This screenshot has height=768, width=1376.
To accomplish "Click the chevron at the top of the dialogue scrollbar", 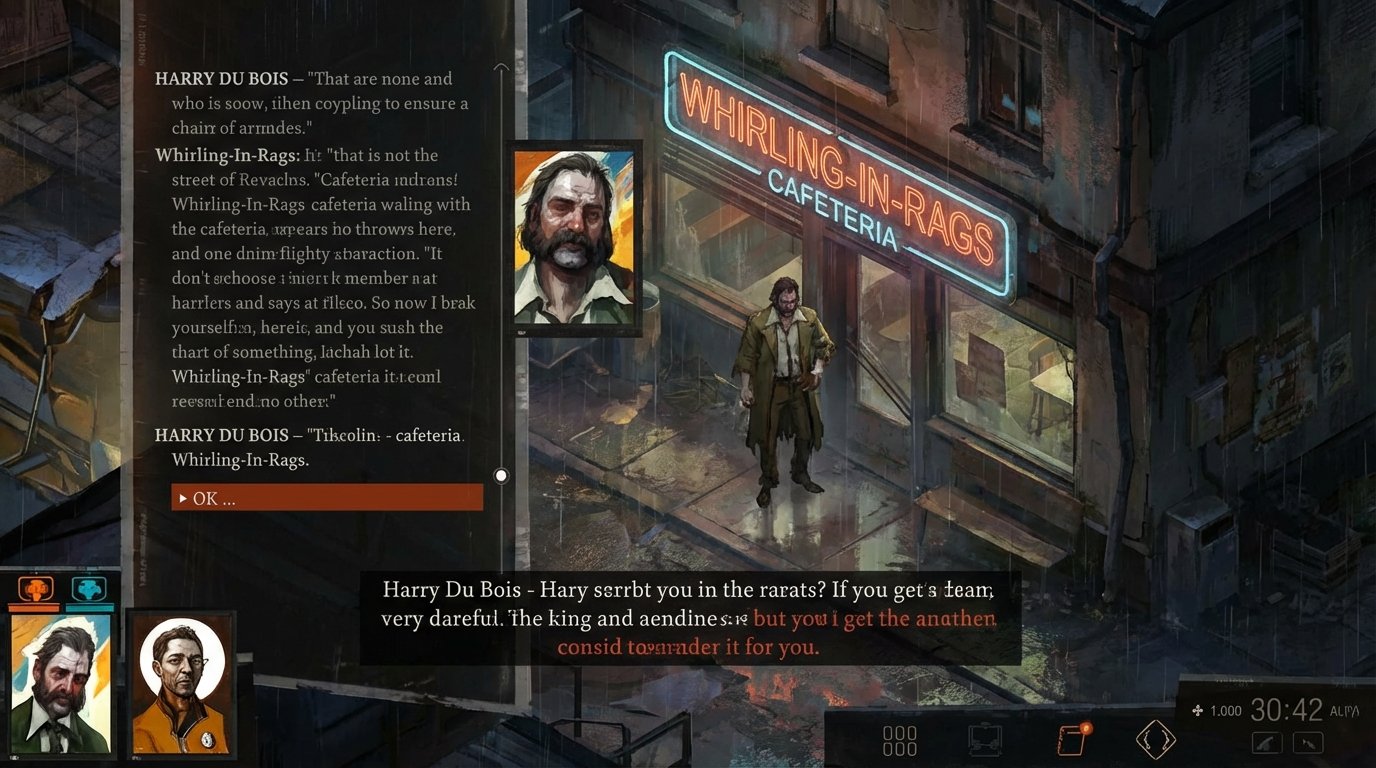I will tap(500, 68).
